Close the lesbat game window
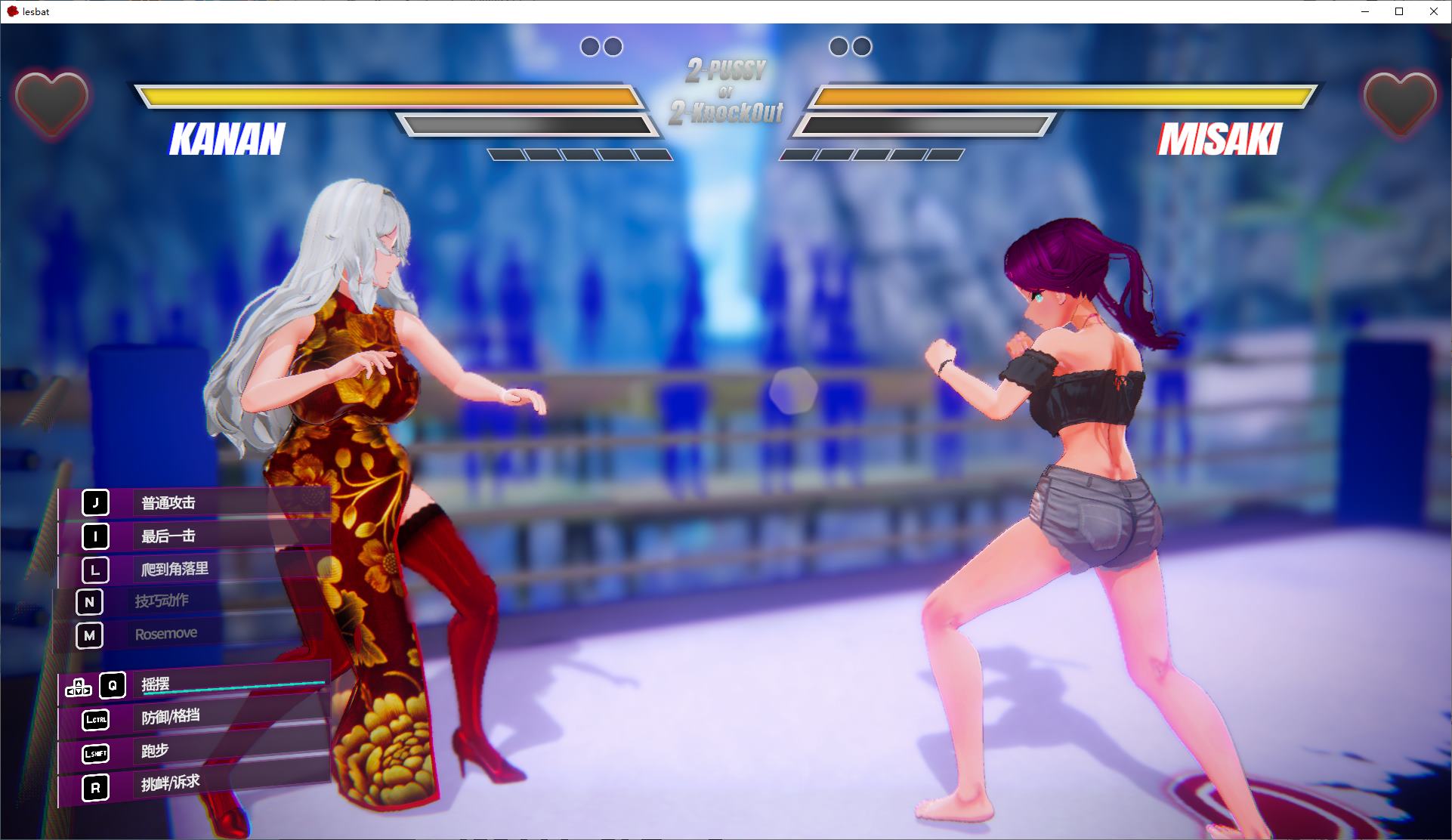 [1433, 11]
